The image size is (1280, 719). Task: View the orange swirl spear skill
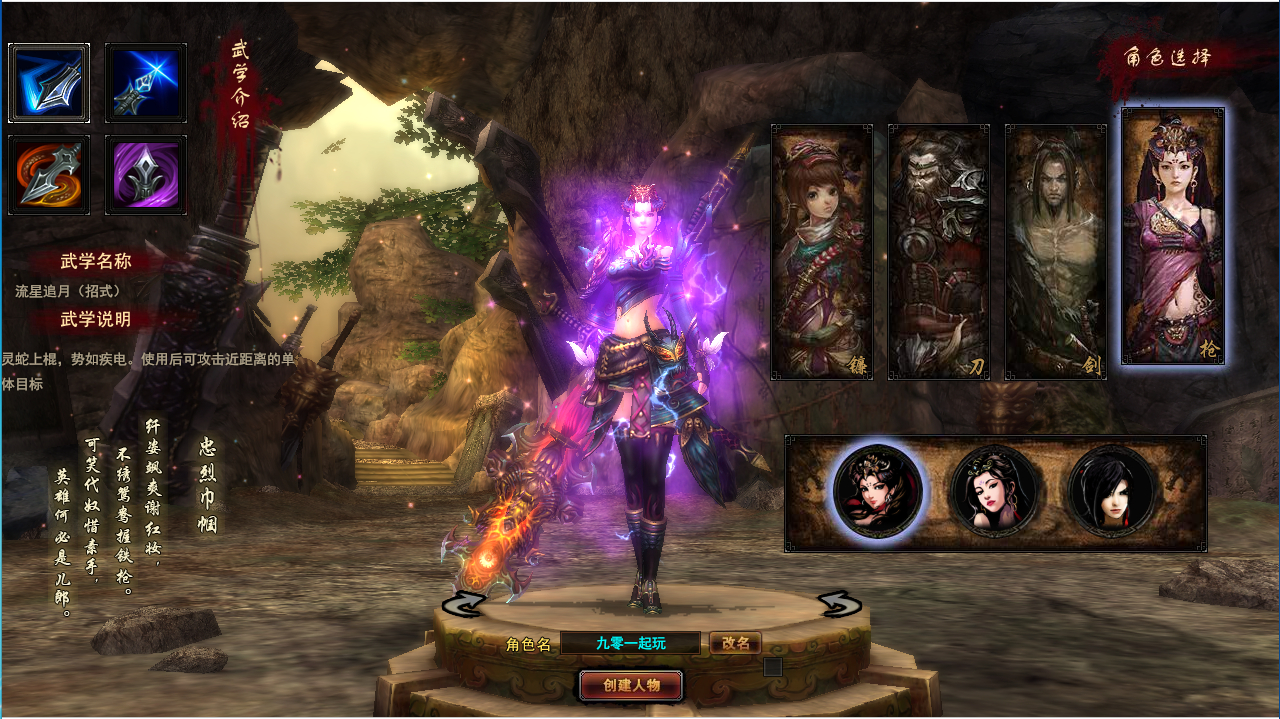[49, 175]
